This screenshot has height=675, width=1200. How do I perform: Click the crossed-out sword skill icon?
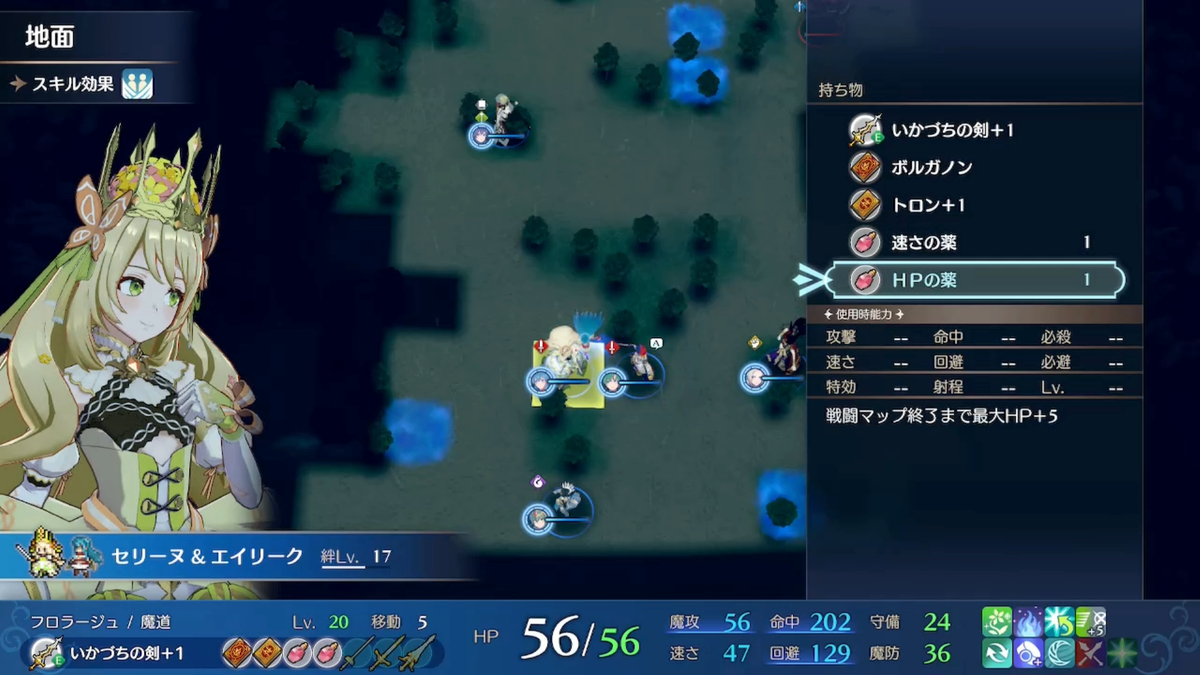[x=1090, y=653]
